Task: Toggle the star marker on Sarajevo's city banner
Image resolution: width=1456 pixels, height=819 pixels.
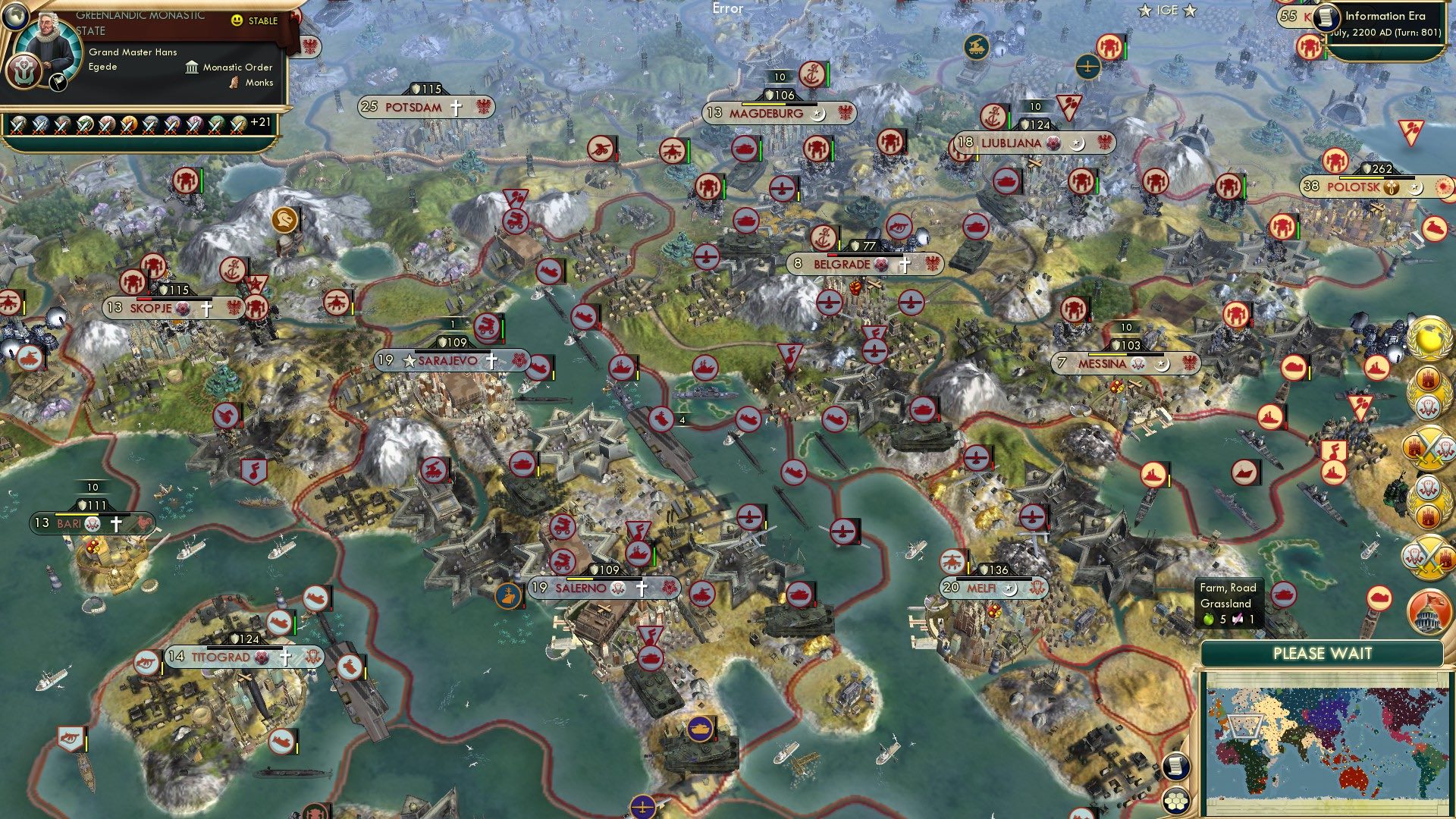Action: [409, 362]
